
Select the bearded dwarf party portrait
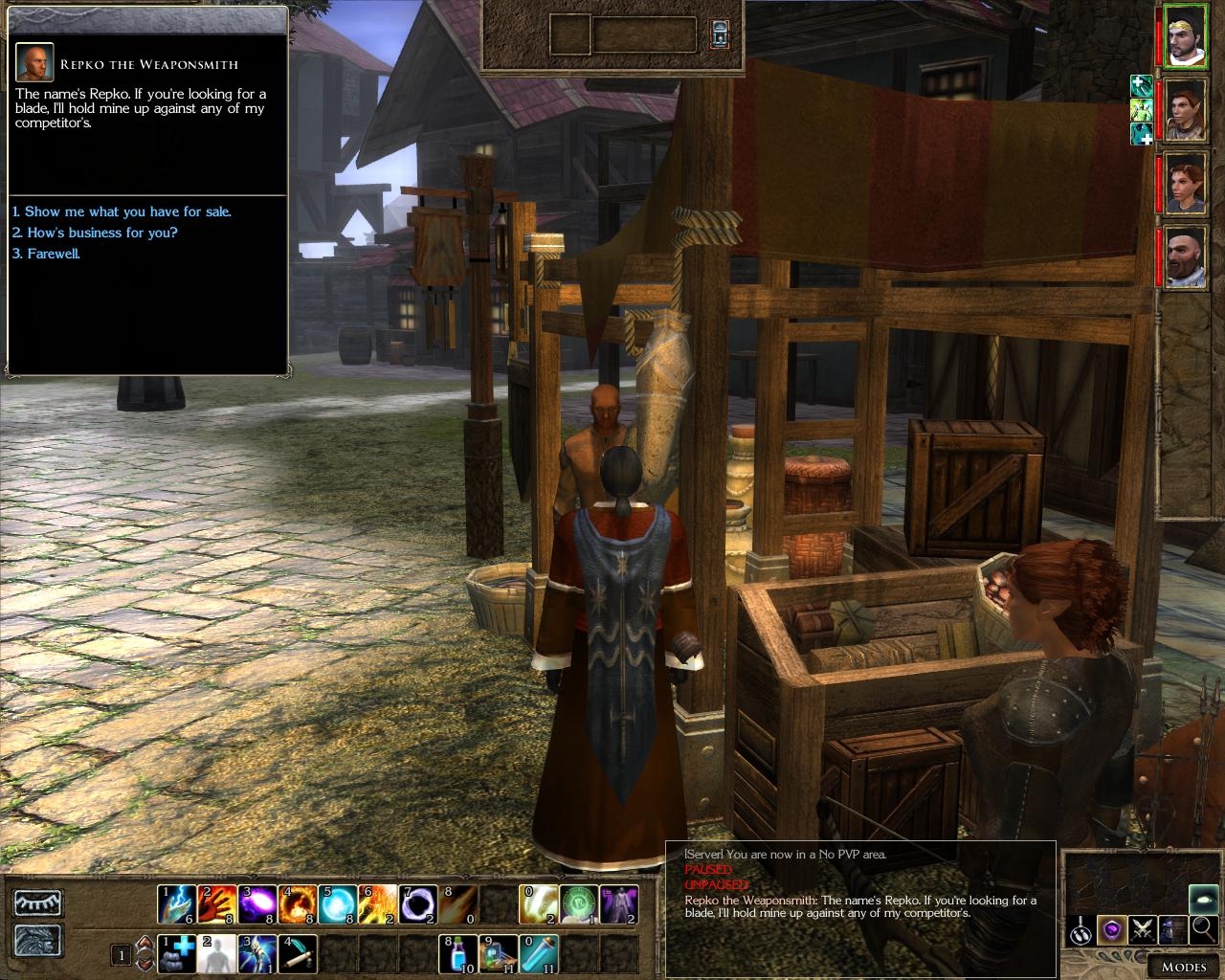coord(1186,256)
